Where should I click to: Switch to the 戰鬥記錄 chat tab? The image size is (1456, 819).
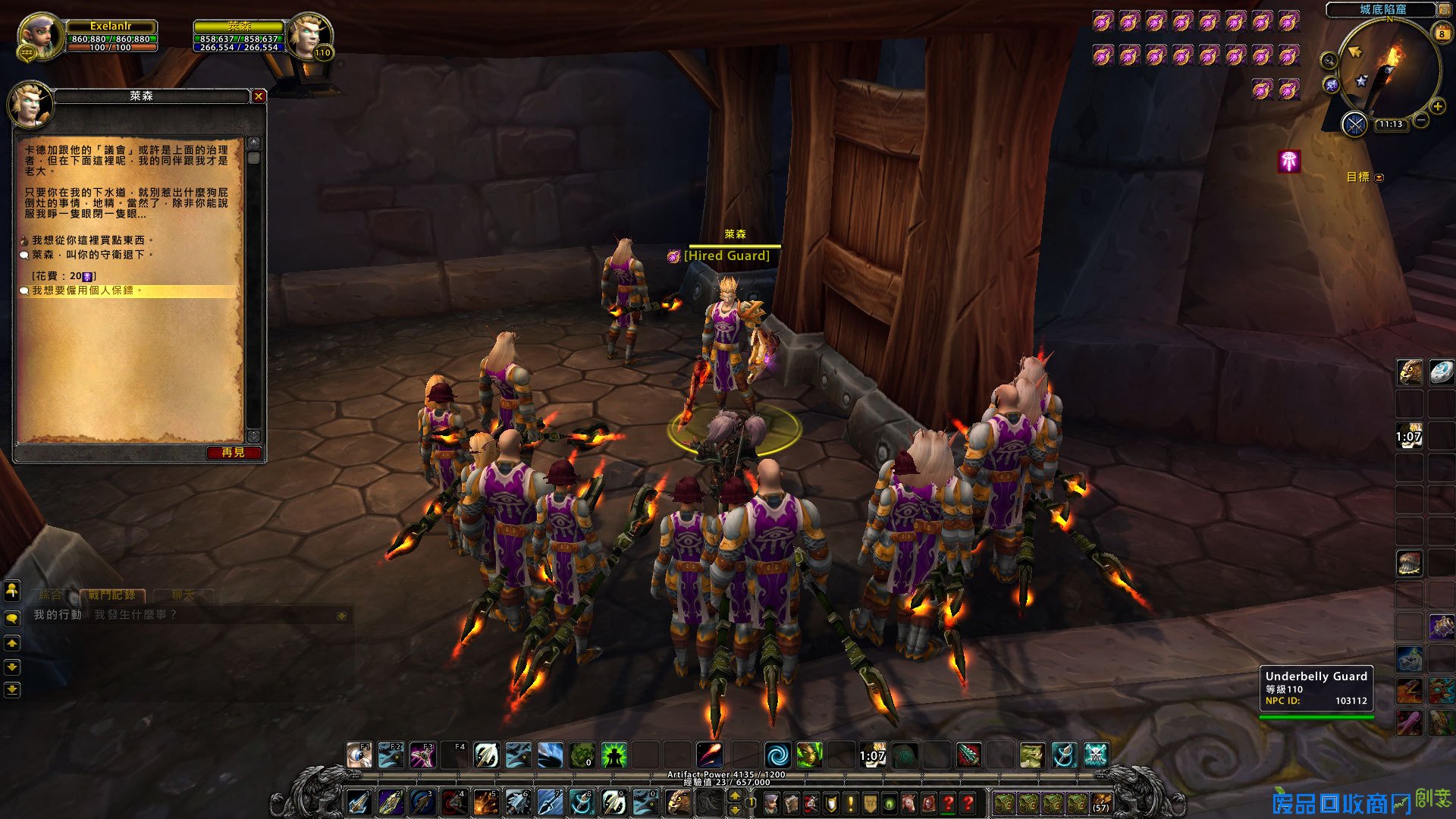pyautogui.click(x=111, y=595)
